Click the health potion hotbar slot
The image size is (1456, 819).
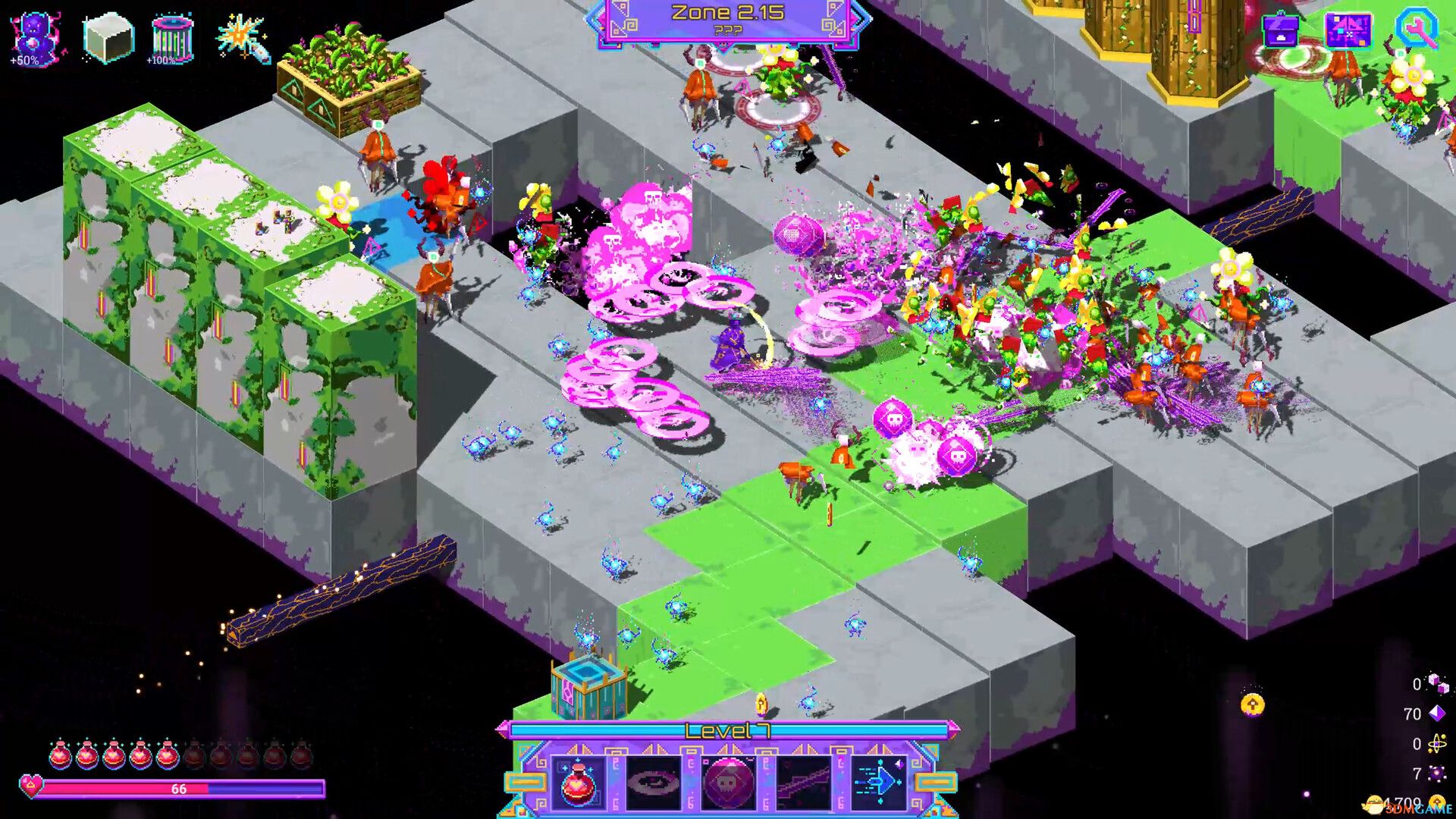point(578,783)
